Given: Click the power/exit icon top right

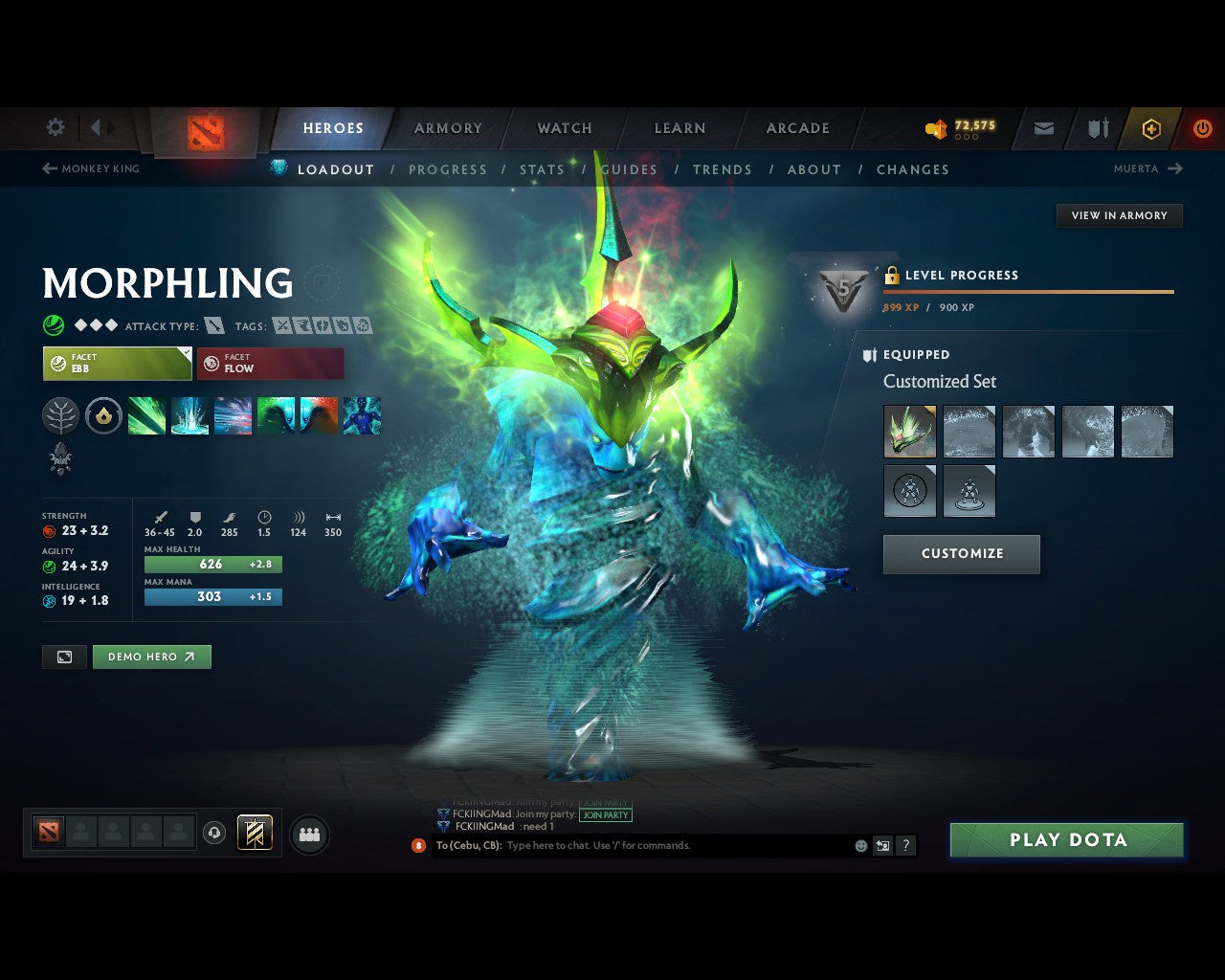Looking at the screenshot, I should click(1202, 127).
